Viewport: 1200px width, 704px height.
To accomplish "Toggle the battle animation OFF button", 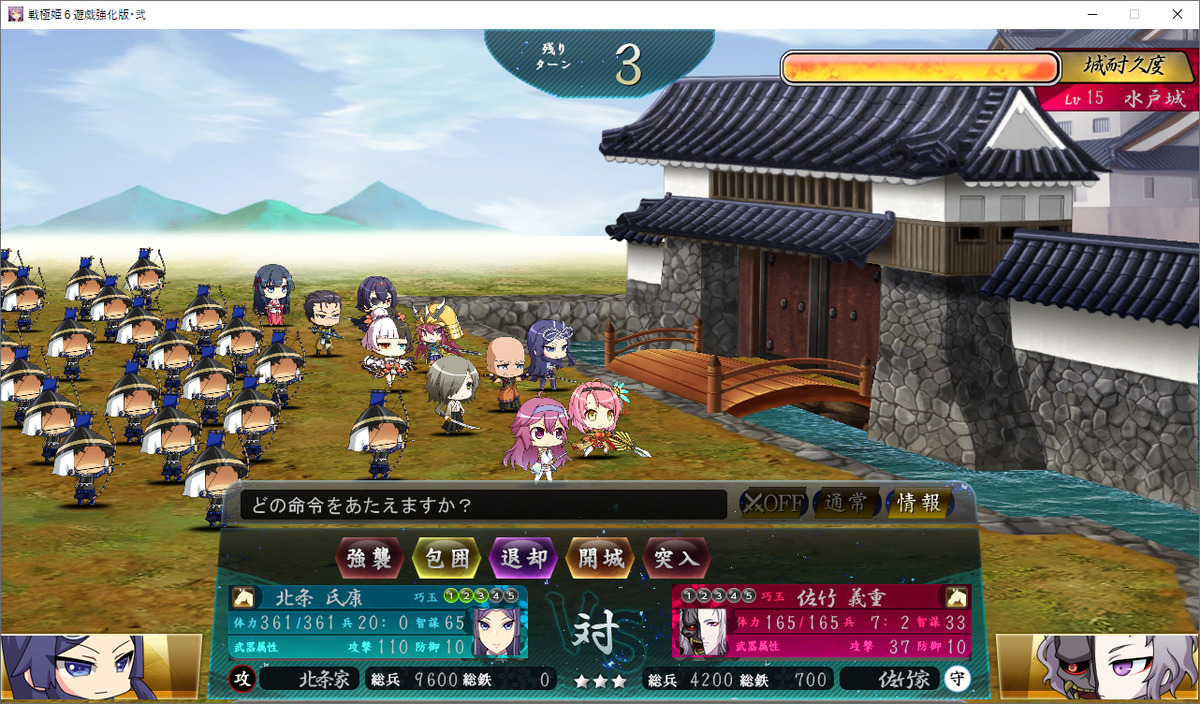I will (x=772, y=504).
